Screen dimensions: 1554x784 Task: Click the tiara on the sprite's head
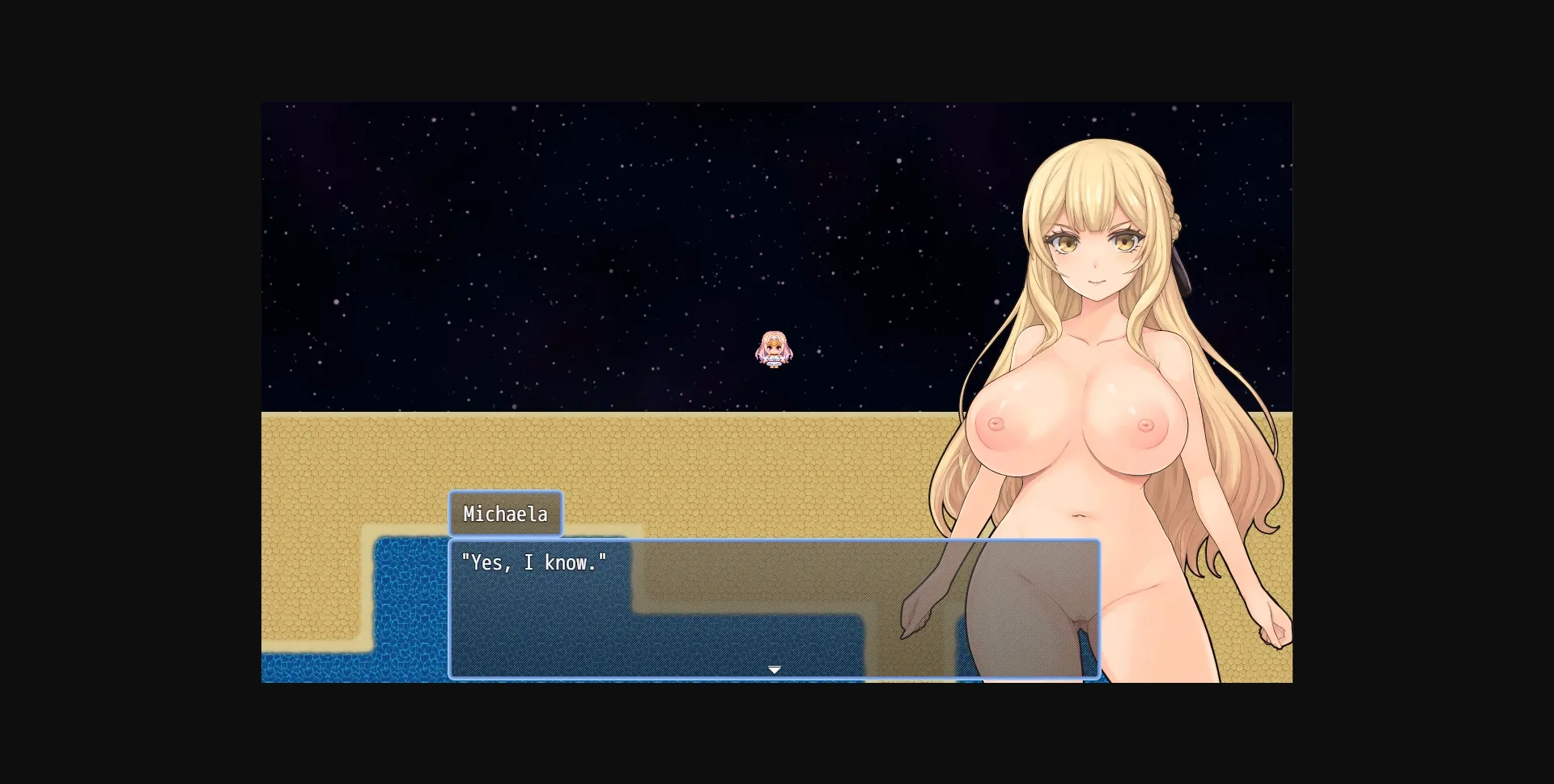(773, 337)
